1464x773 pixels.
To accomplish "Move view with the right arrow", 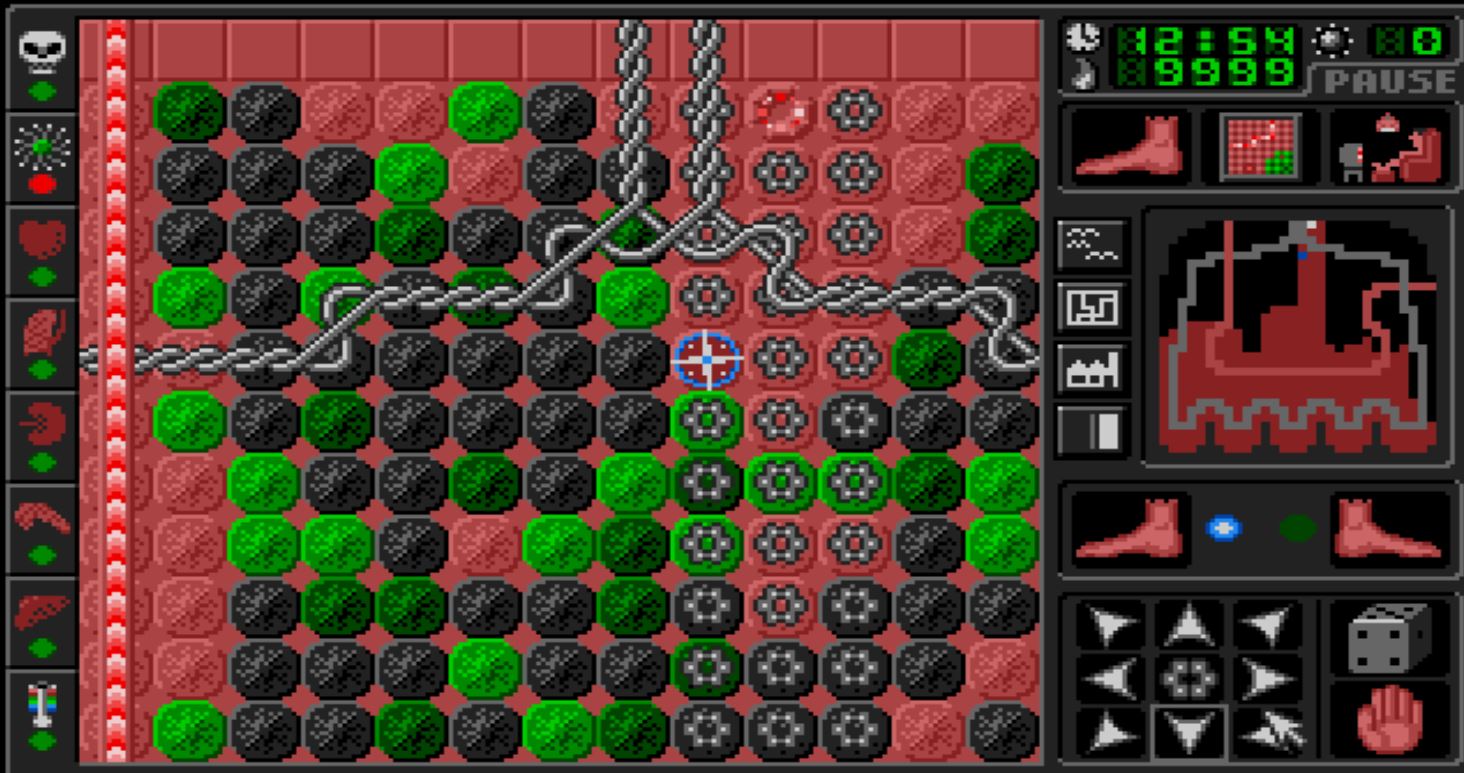I will 1267,680.
